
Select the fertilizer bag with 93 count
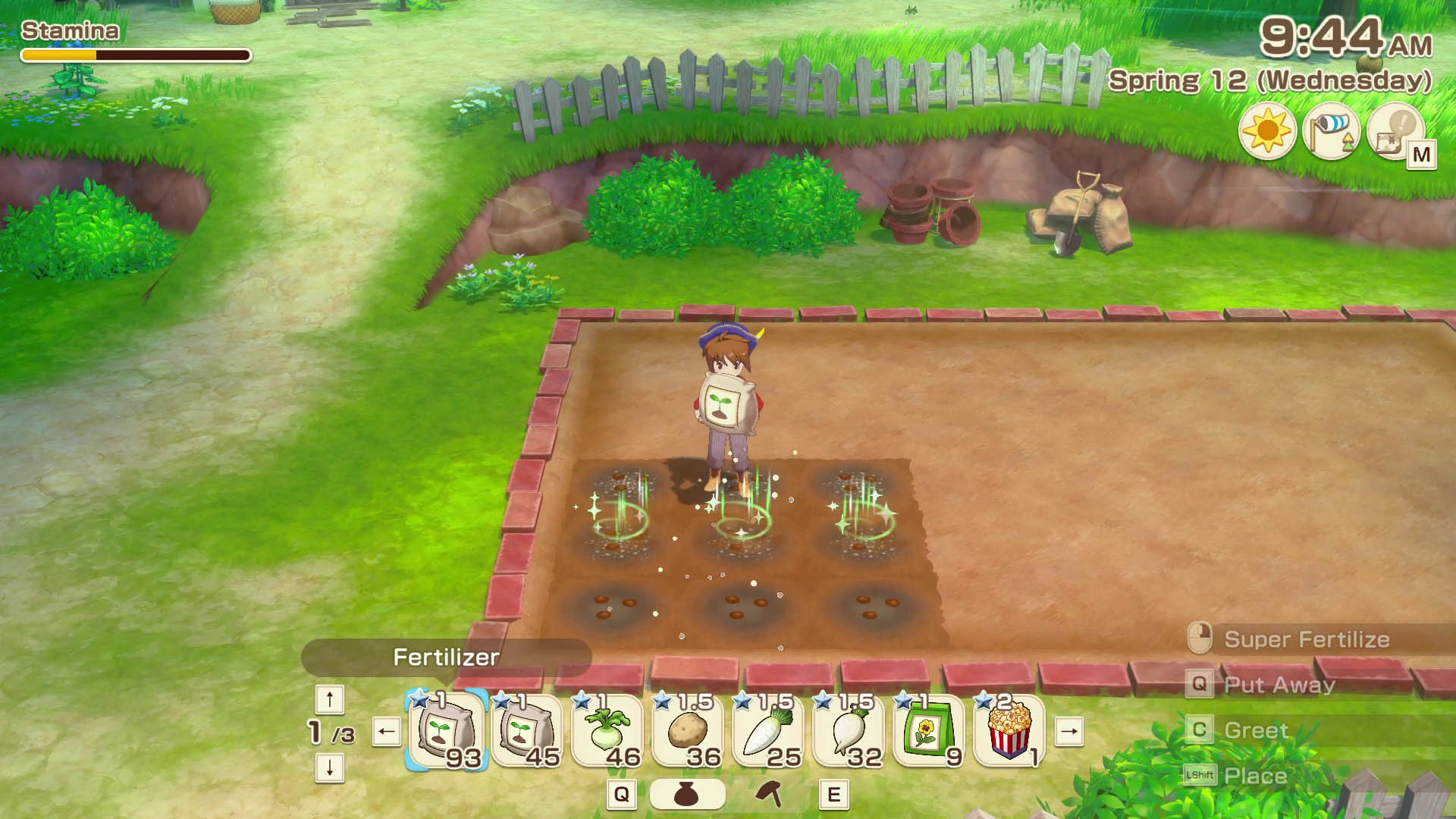(x=447, y=732)
